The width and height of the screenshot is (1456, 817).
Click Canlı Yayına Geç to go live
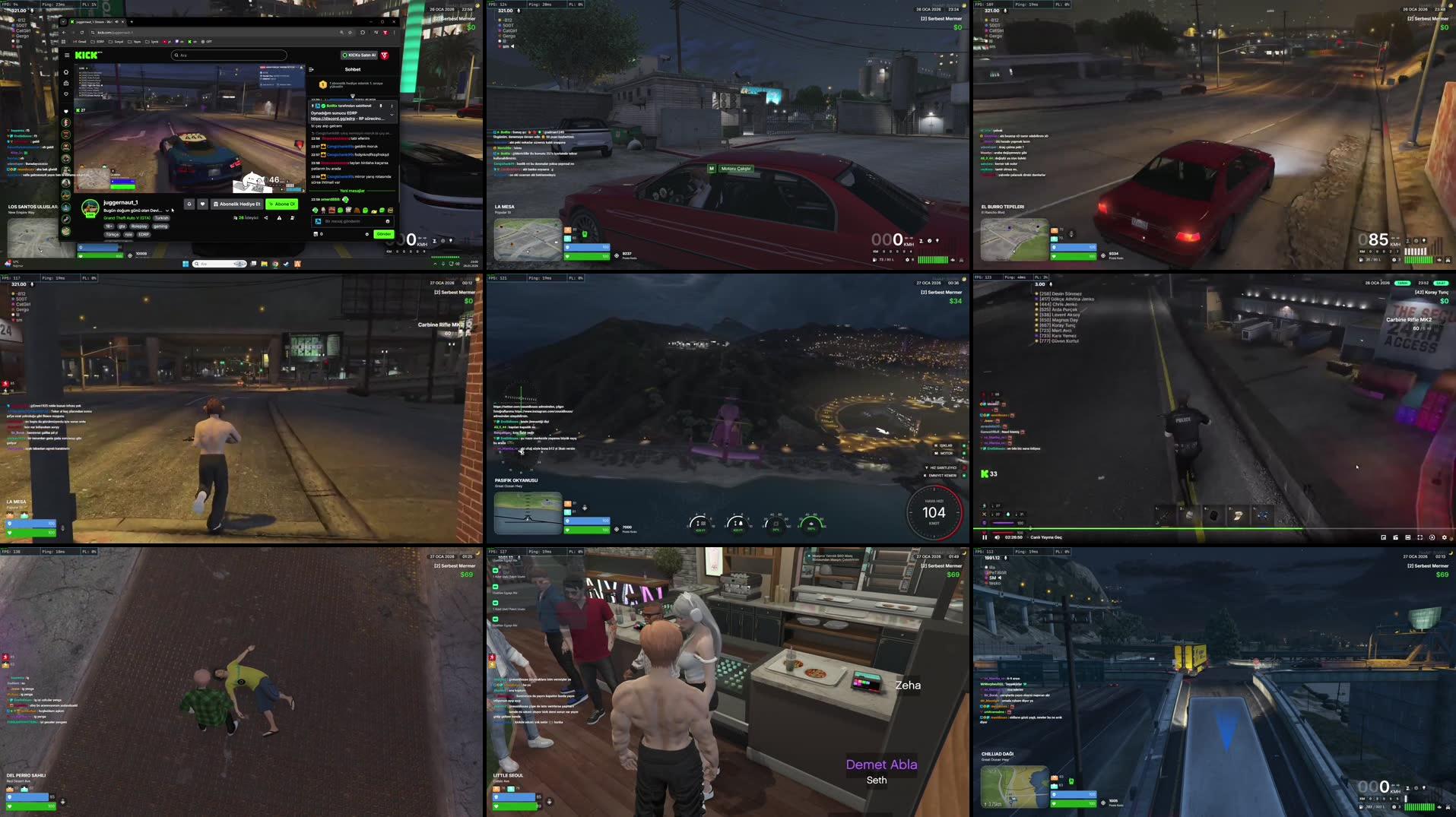[1047, 537]
